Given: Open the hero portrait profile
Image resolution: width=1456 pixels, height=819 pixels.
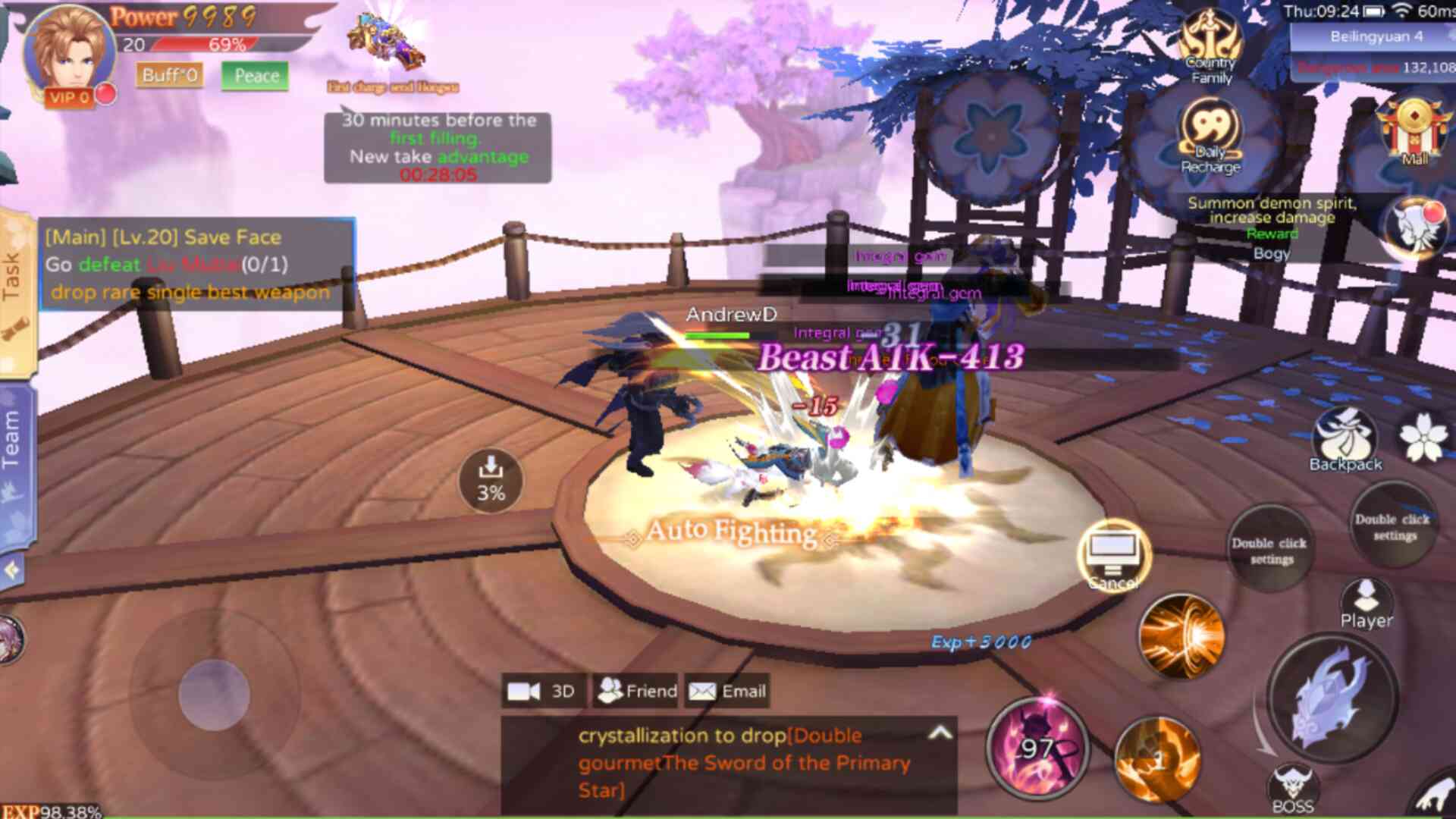Looking at the screenshot, I should pos(70,50).
